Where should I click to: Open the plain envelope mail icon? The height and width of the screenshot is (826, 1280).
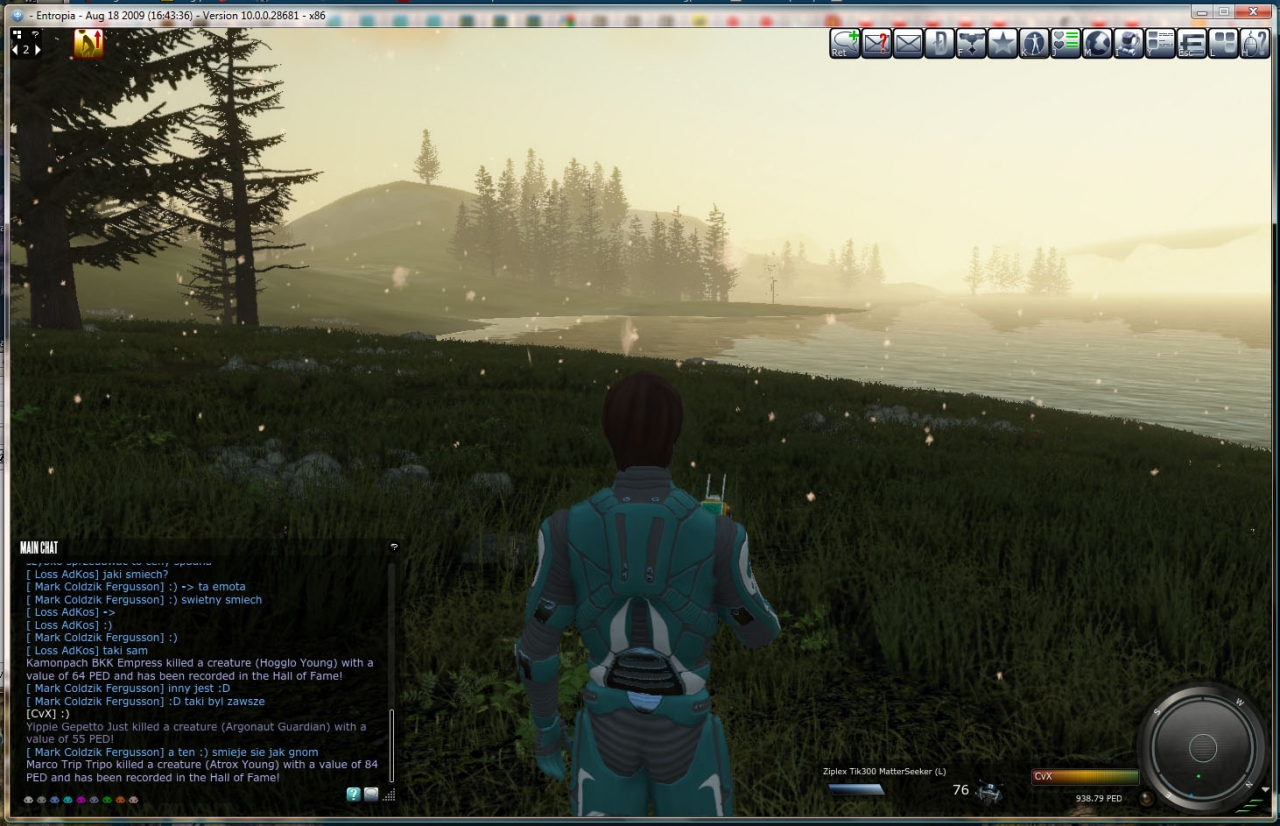(x=908, y=43)
